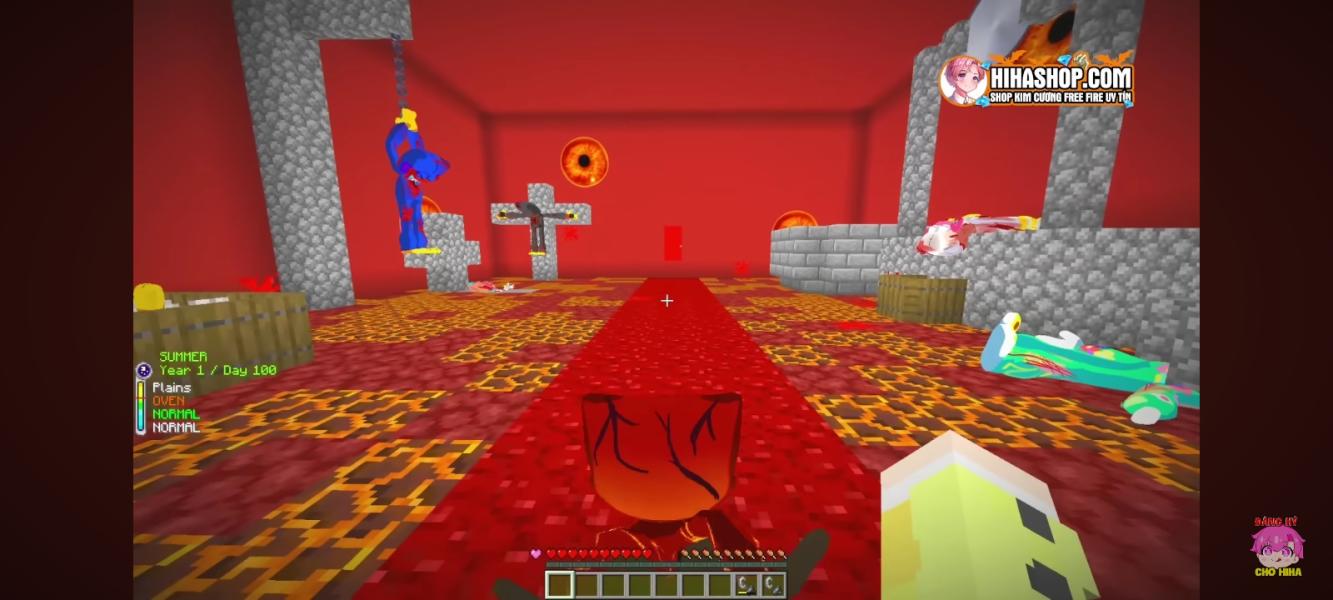Choose the last hotbar slot's flint and steel
Image resolution: width=1333 pixels, height=600 pixels.
(x=772, y=585)
